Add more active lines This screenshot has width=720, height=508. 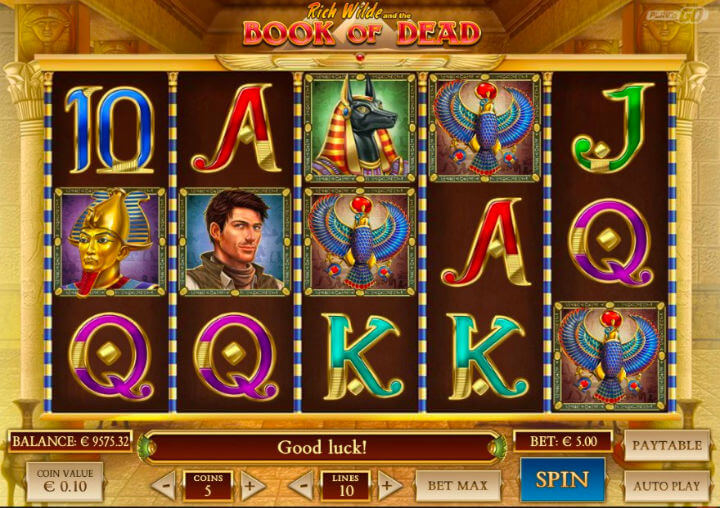[x=388, y=486]
